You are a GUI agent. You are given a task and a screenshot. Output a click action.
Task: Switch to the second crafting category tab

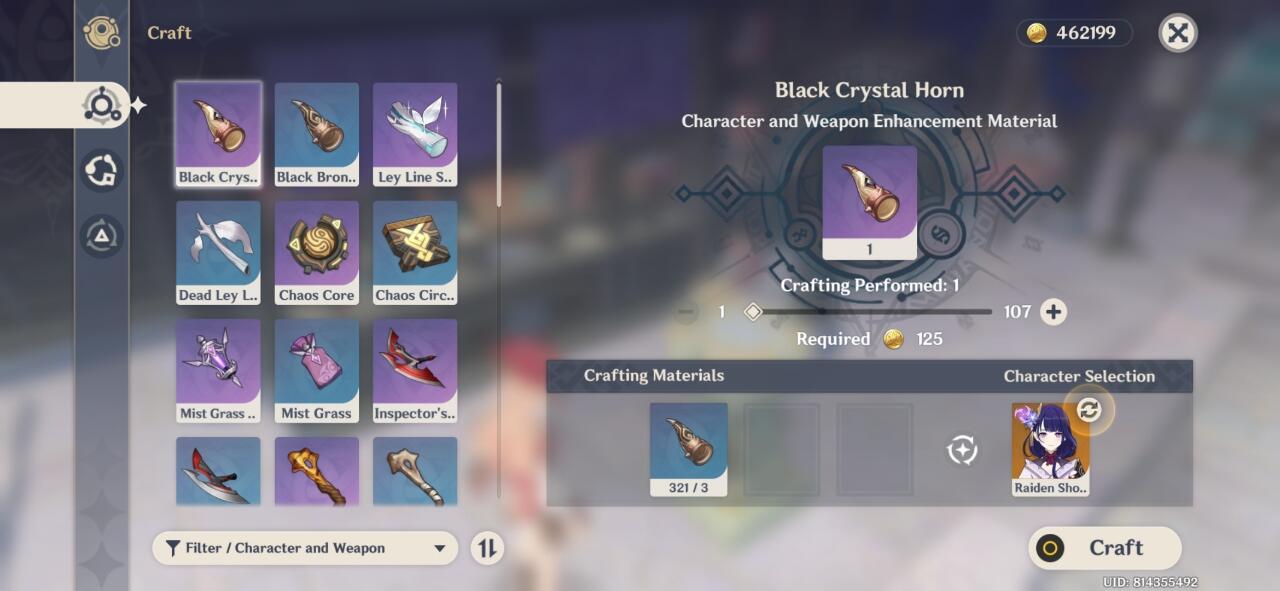point(102,171)
